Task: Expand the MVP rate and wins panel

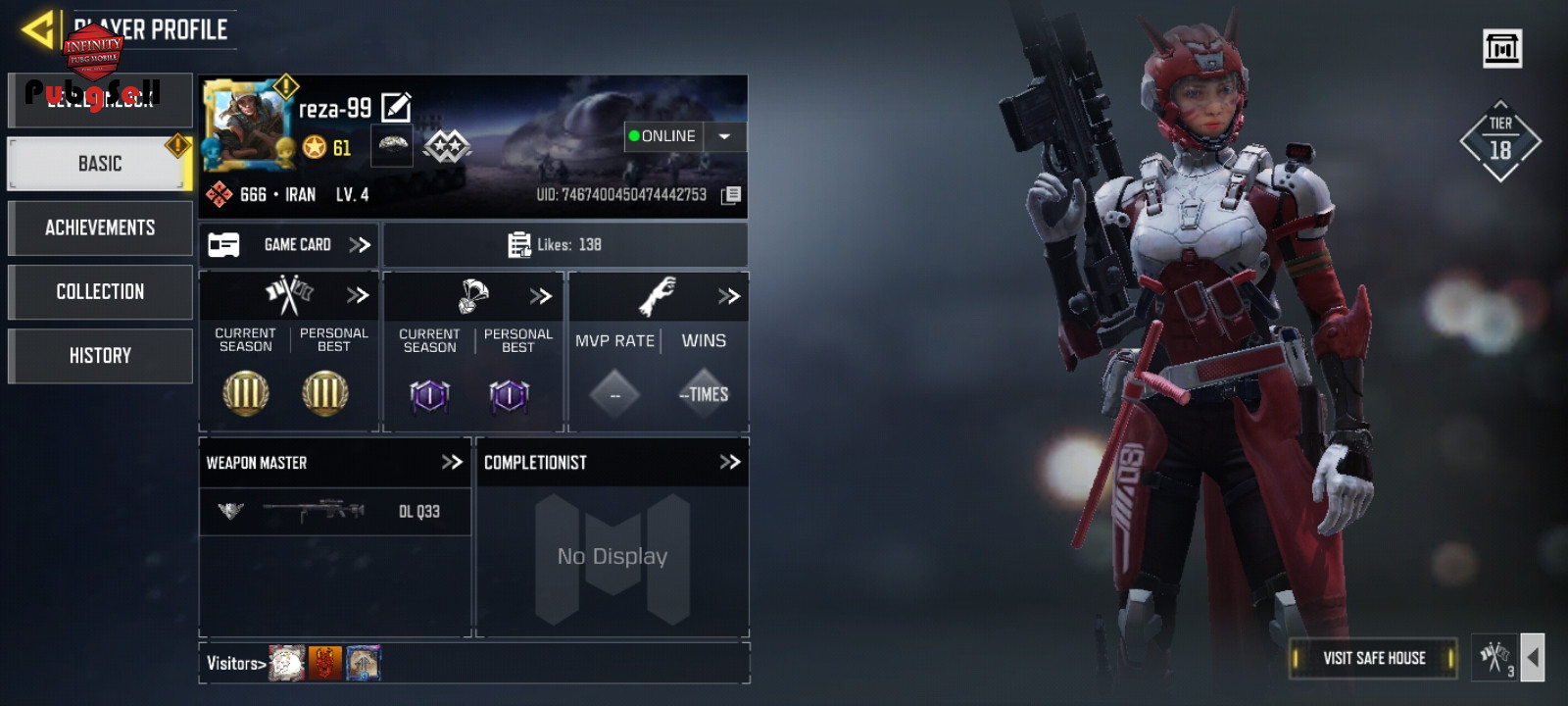Action: pos(728,296)
